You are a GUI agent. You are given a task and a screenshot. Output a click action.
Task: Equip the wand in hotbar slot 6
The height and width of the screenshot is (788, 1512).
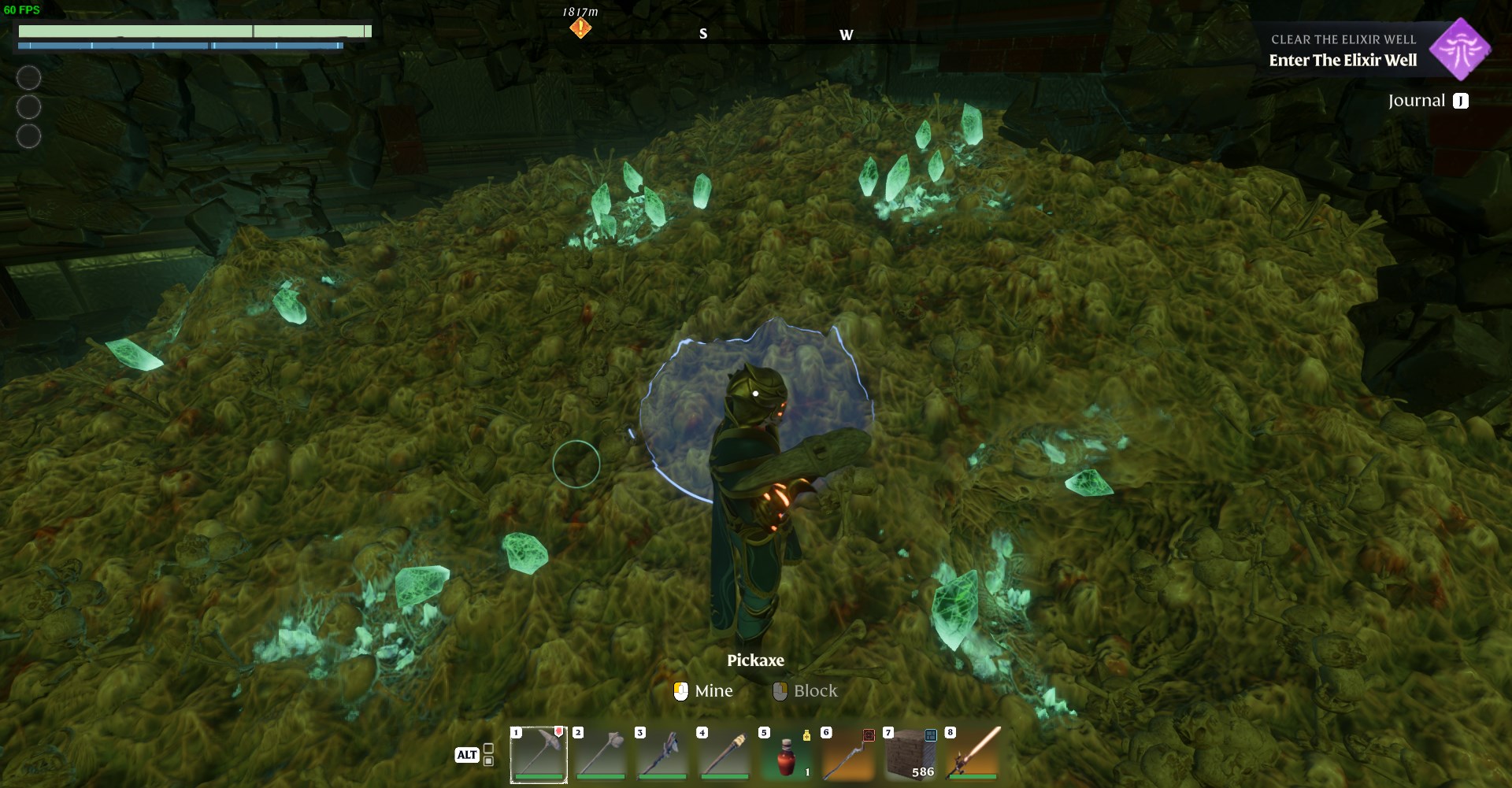pyautogui.click(x=849, y=754)
